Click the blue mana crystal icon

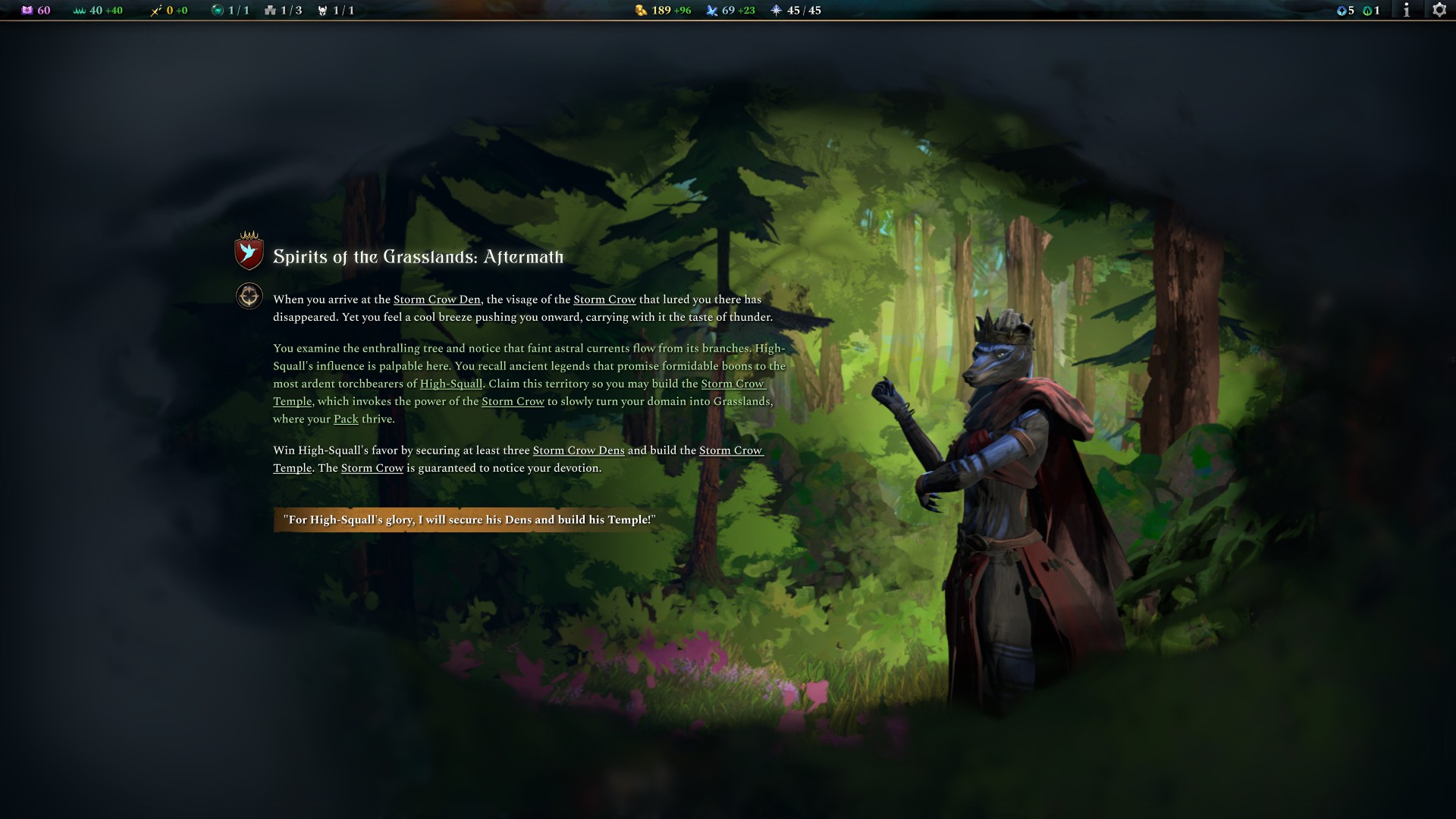tap(711, 11)
